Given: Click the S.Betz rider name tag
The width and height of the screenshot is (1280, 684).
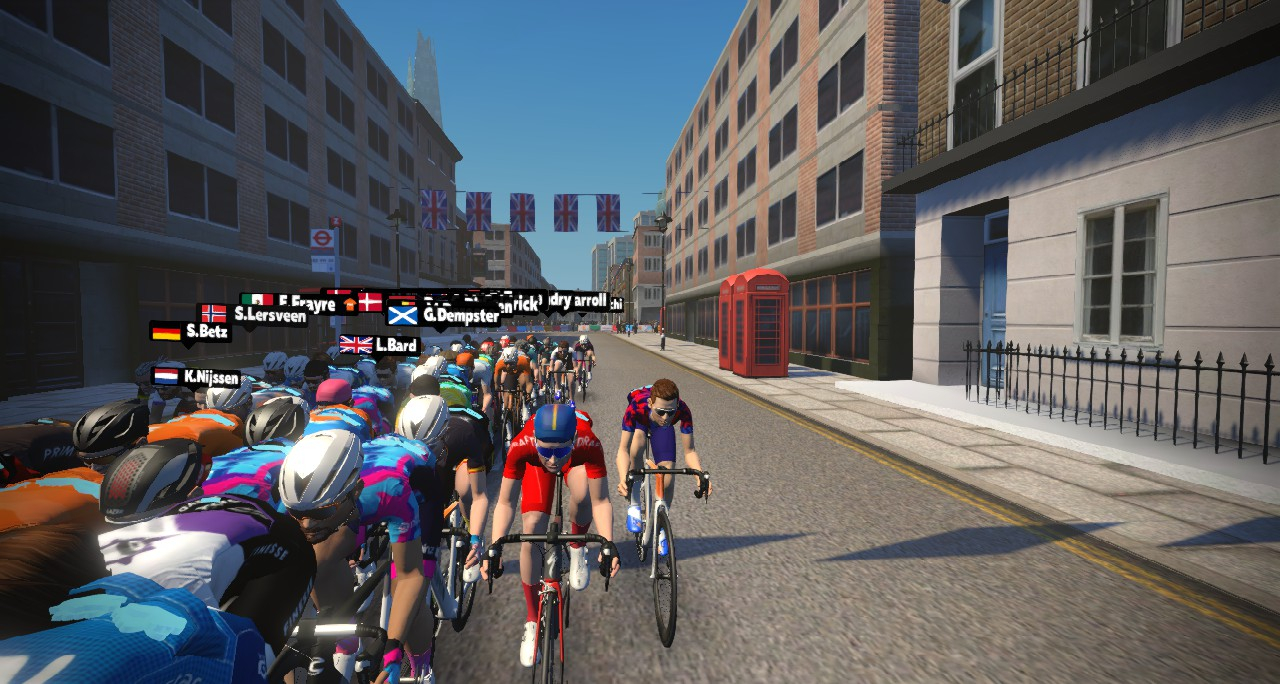Looking at the screenshot, I should [x=191, y=331].
